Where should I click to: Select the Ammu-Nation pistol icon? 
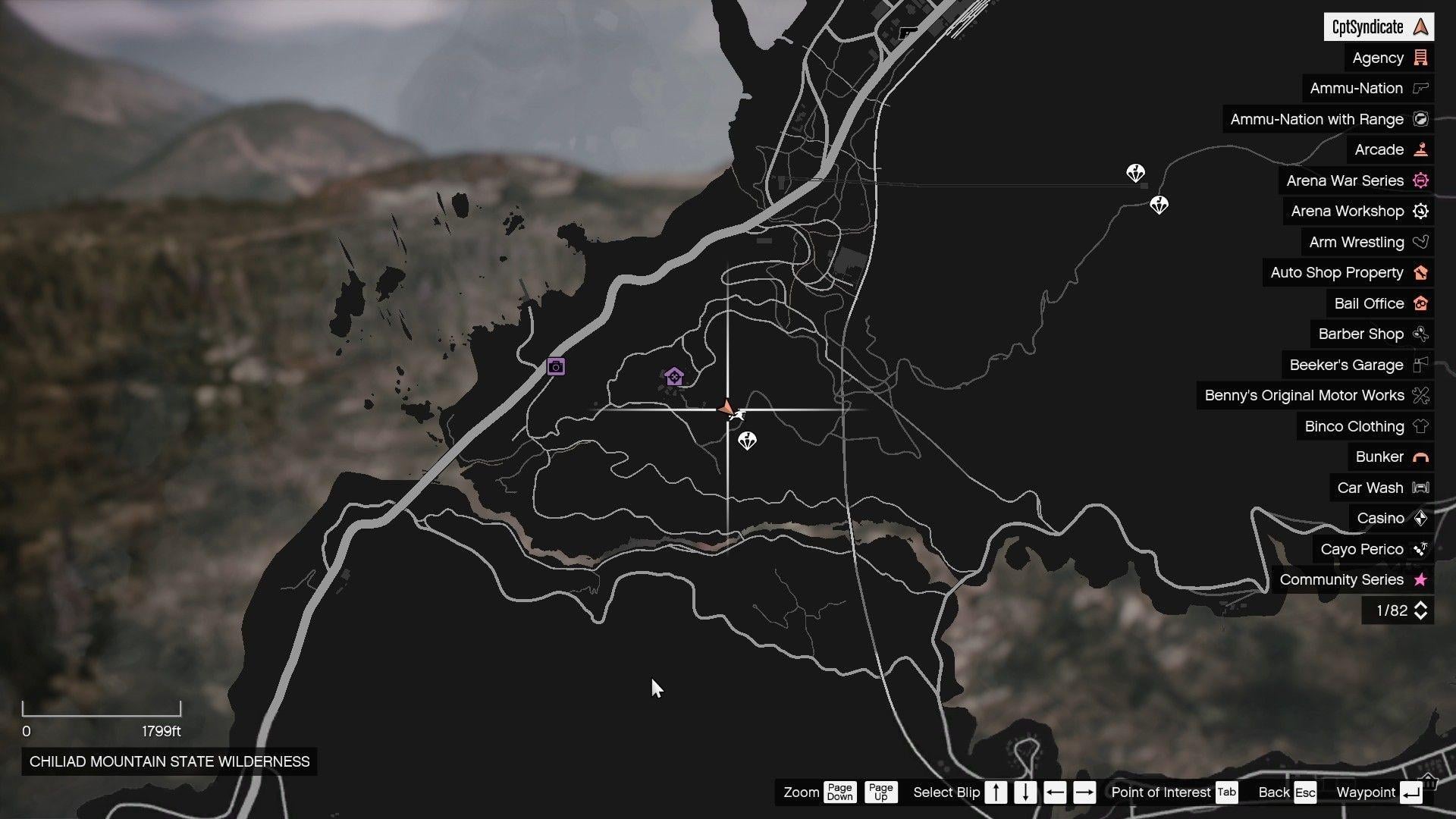(1421, 88)
